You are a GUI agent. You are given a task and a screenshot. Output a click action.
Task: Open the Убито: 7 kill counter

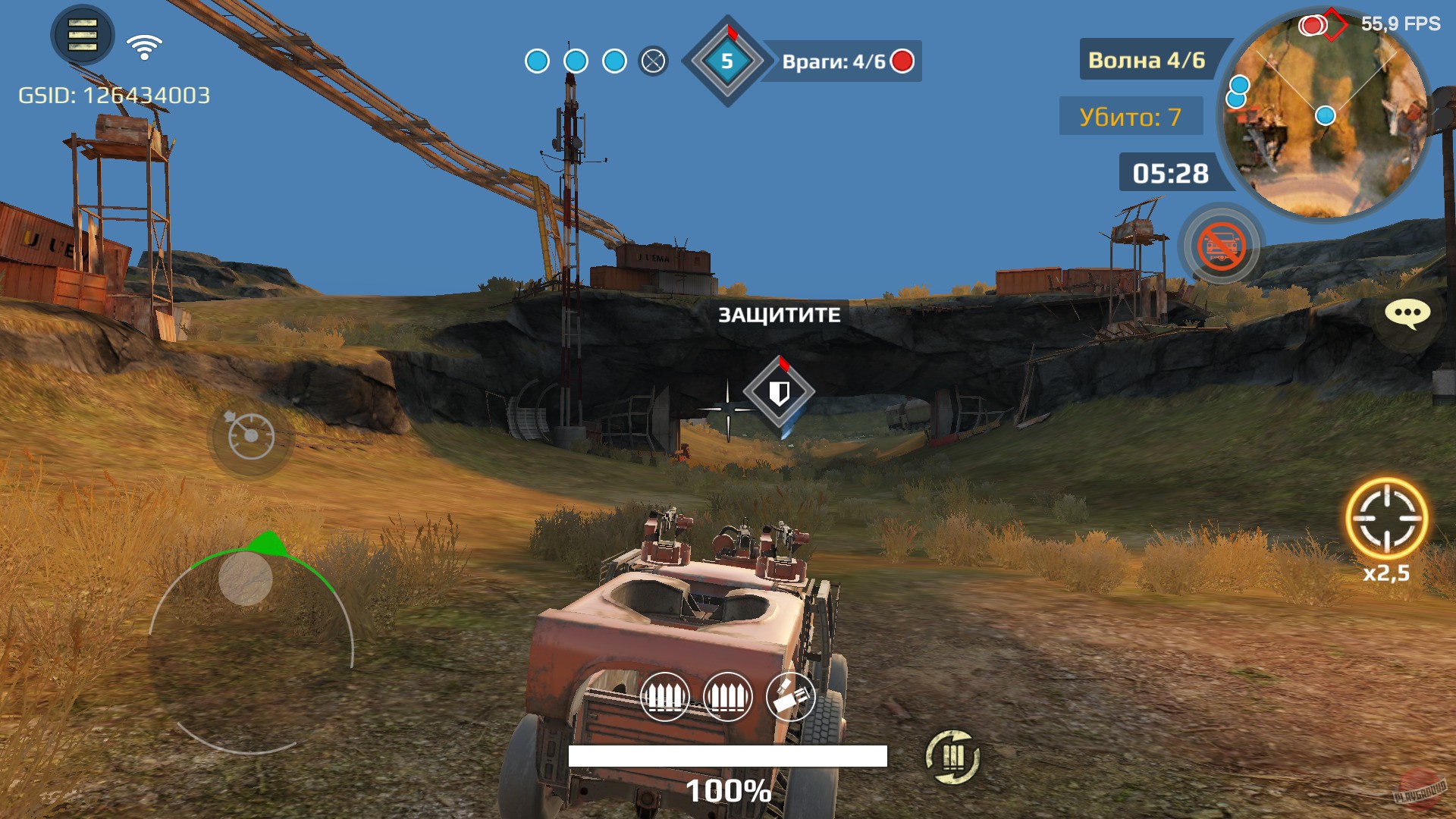pyautogui.click(x=1131, y=118)
